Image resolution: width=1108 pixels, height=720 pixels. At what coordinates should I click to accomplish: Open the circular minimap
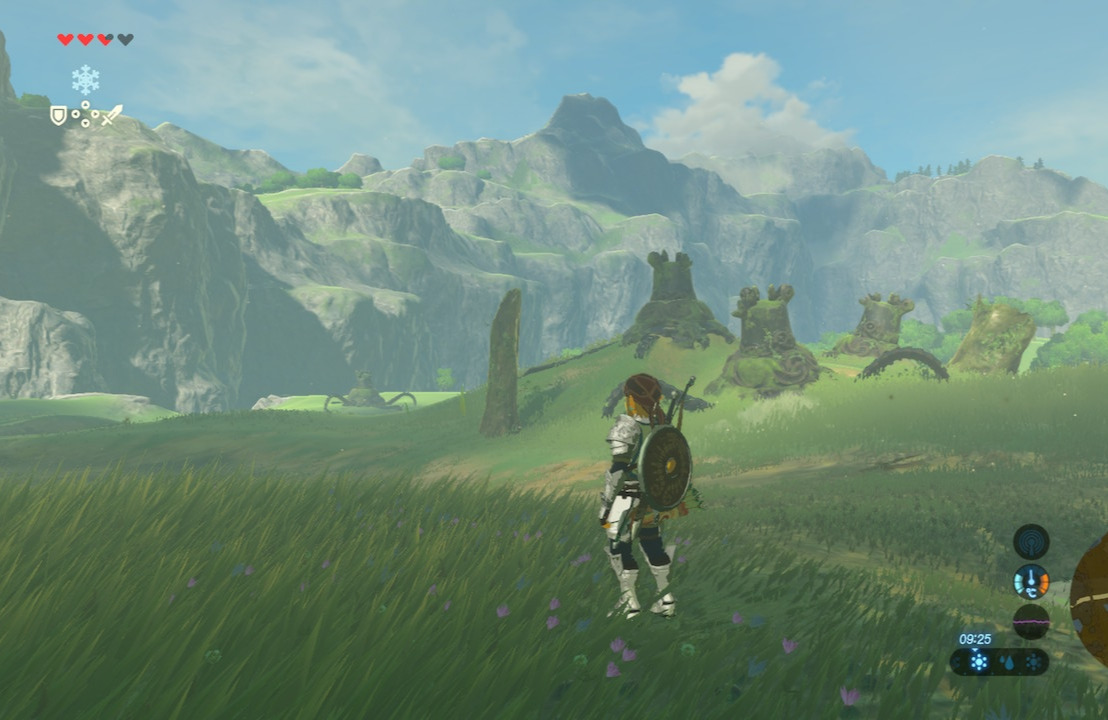coord(1090,600)
